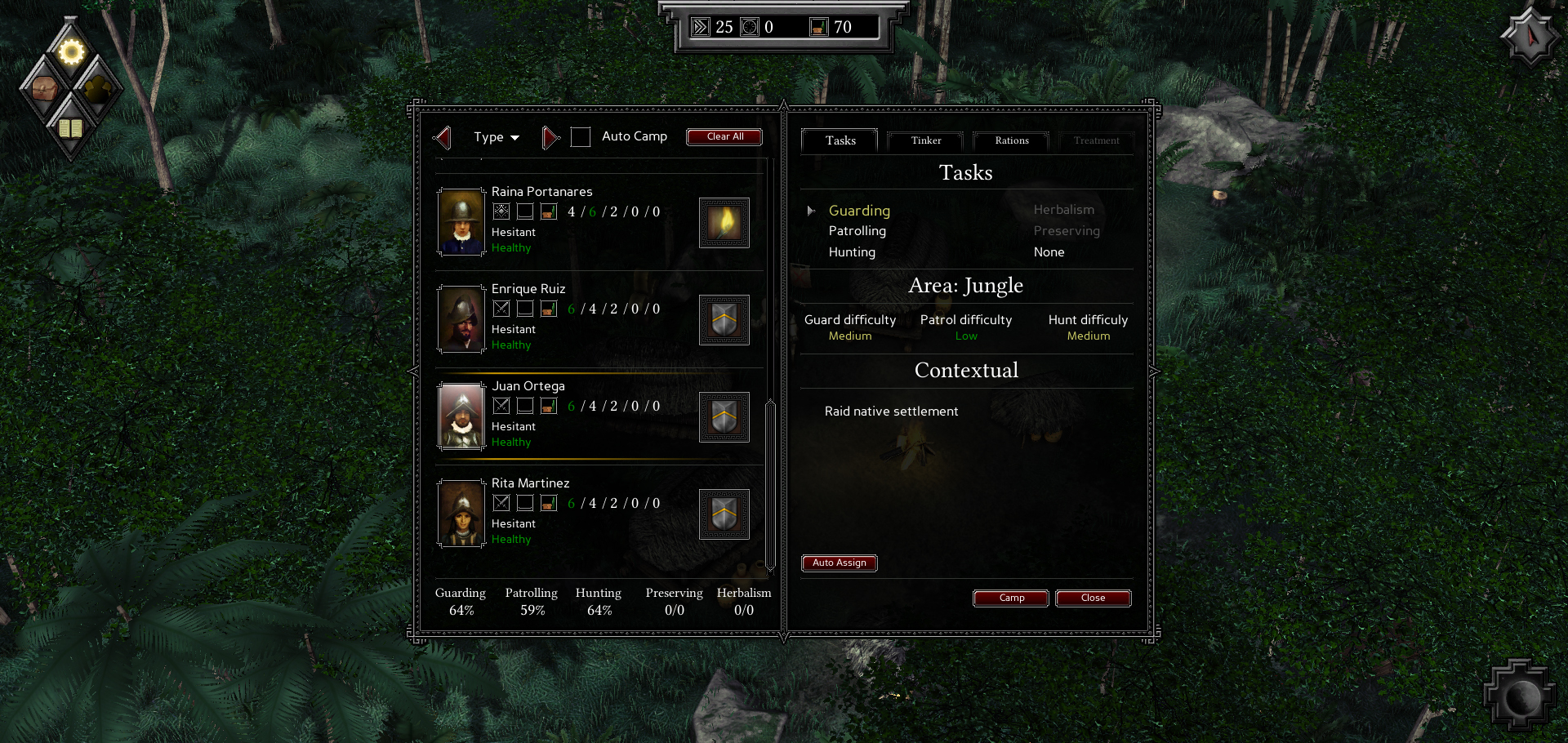The image size is (1568, 743).
Task: Open the Type sort dropdown
Action: [497, 137]
